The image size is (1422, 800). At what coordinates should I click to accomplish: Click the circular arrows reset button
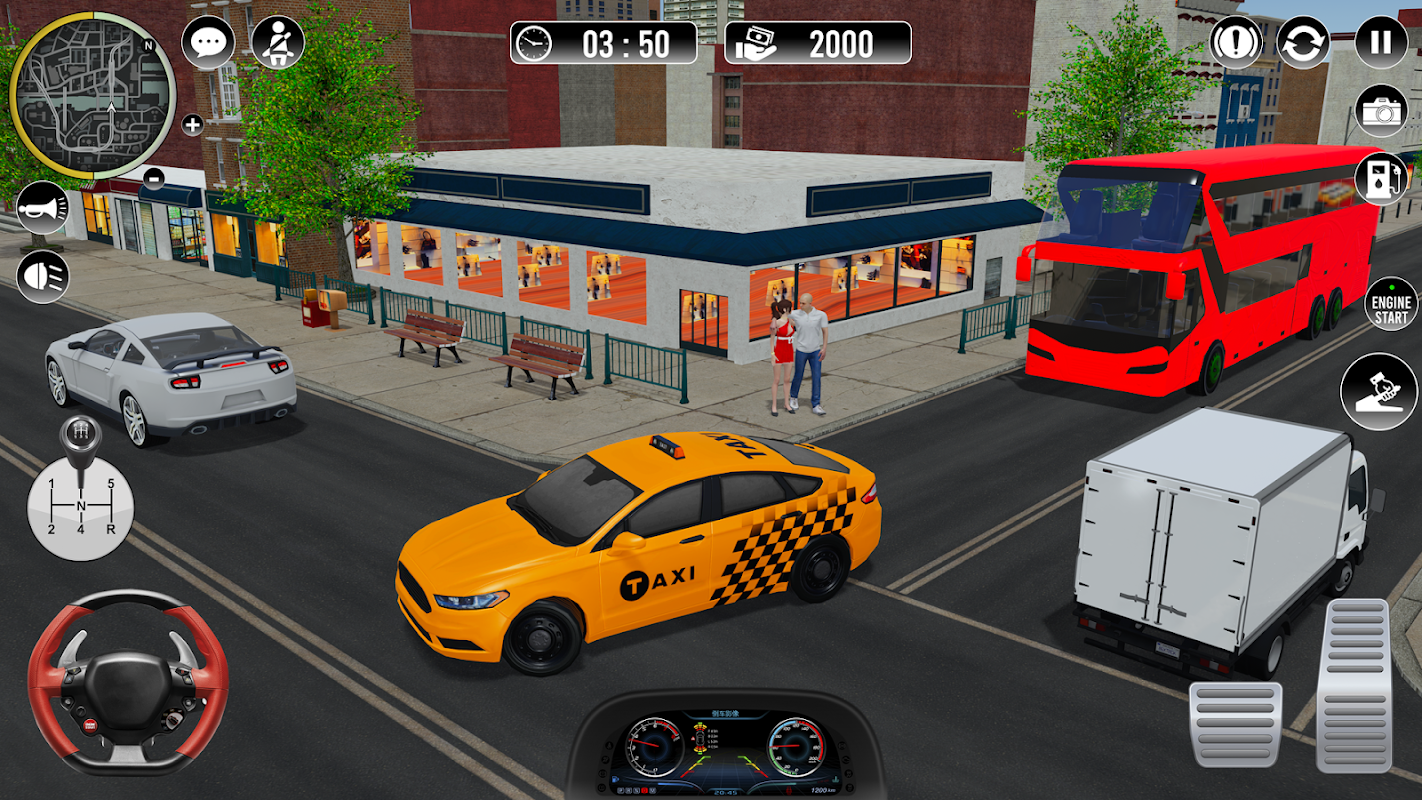(x=1303, y=43)
